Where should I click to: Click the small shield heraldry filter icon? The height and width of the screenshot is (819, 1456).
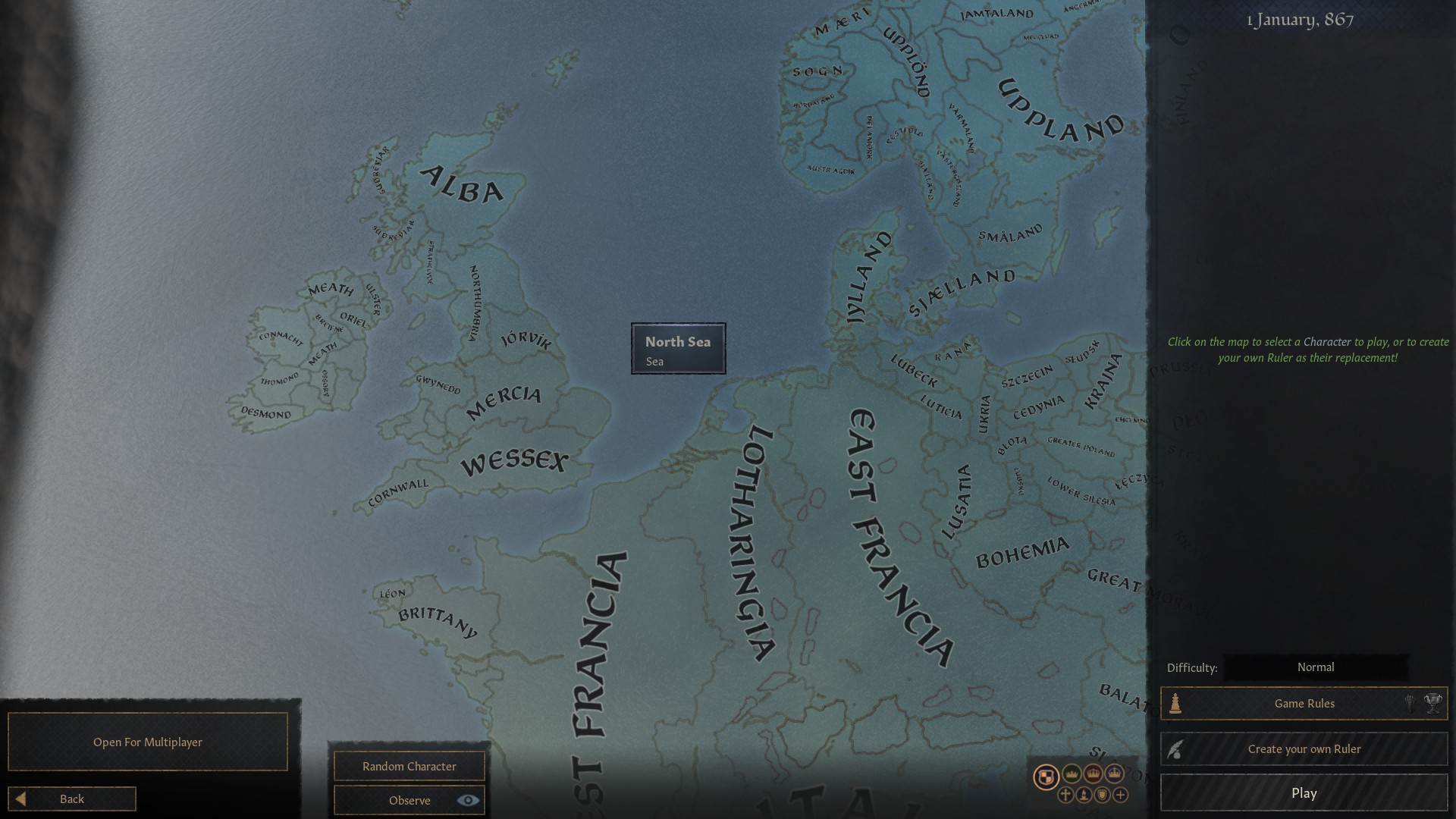[1102, 795]
